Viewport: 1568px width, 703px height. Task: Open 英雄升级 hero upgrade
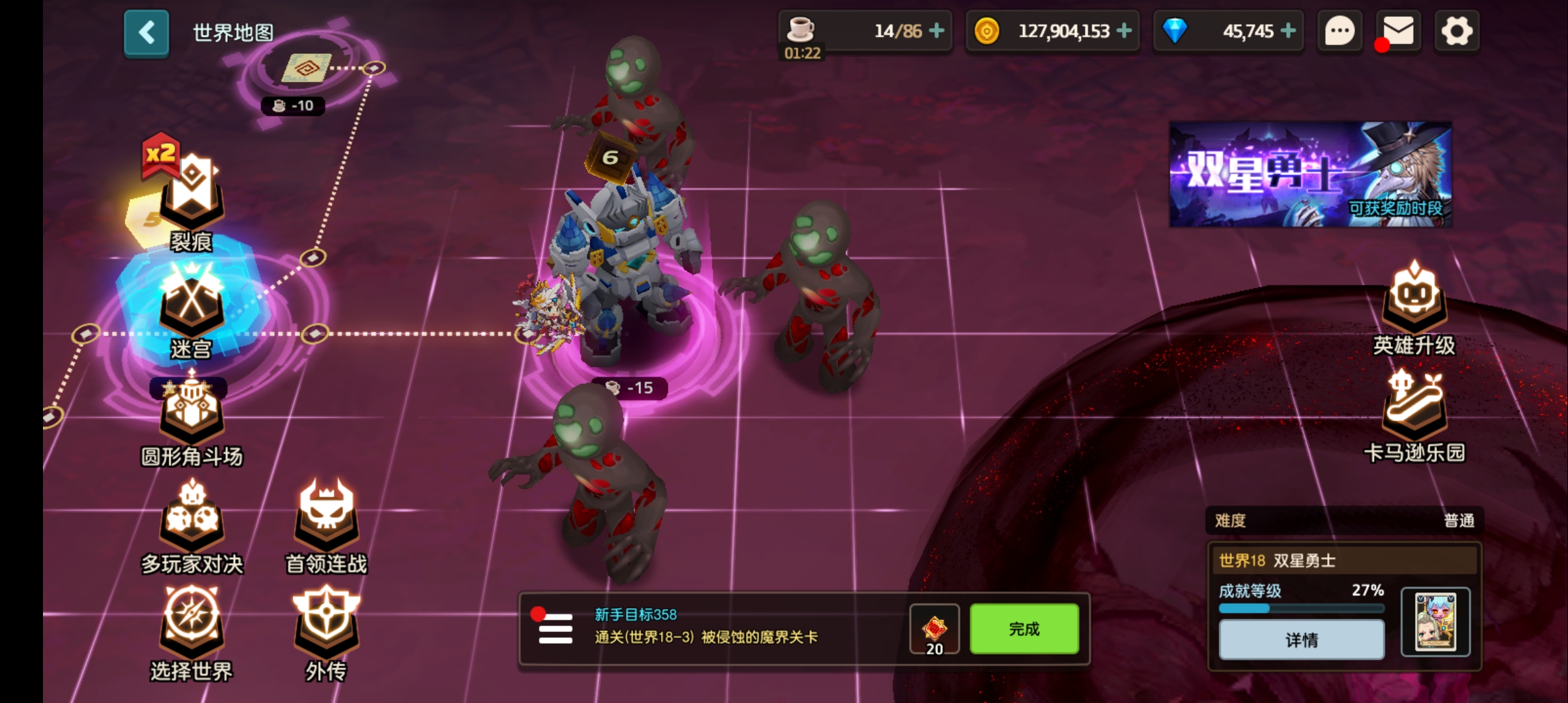coord(1414,306)
